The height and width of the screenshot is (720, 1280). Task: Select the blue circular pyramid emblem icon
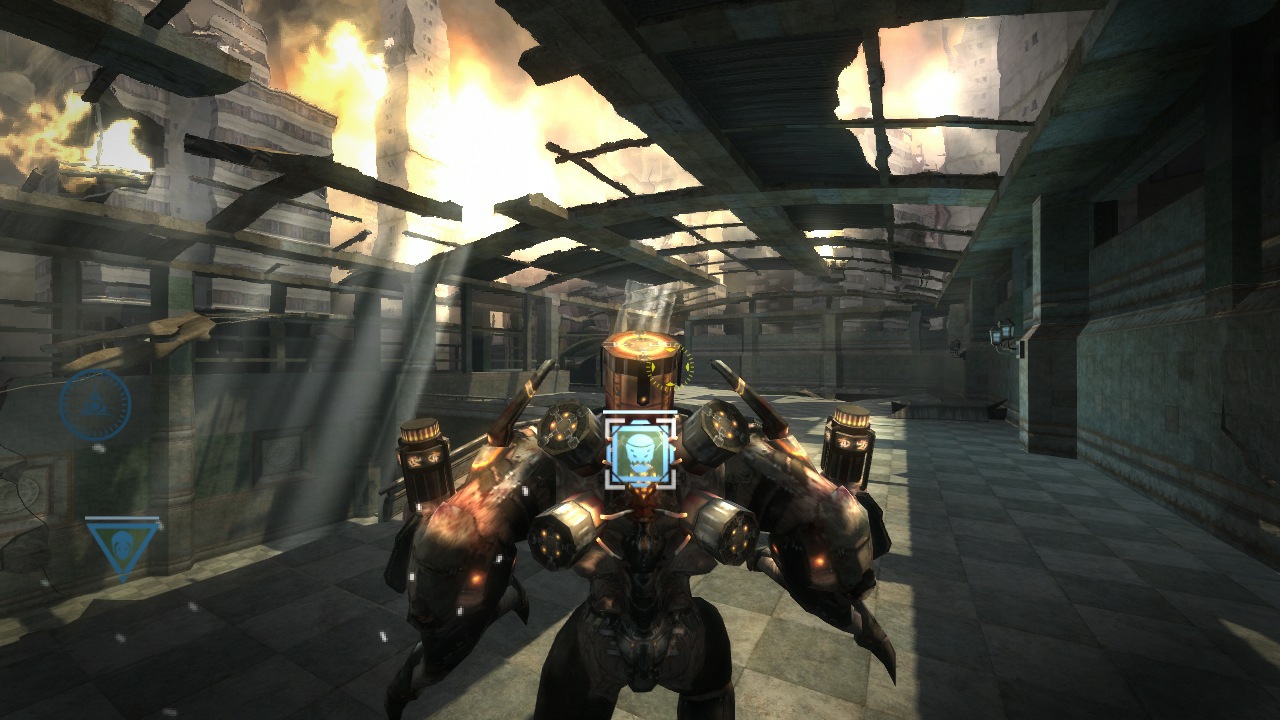[x=95, y=405]
